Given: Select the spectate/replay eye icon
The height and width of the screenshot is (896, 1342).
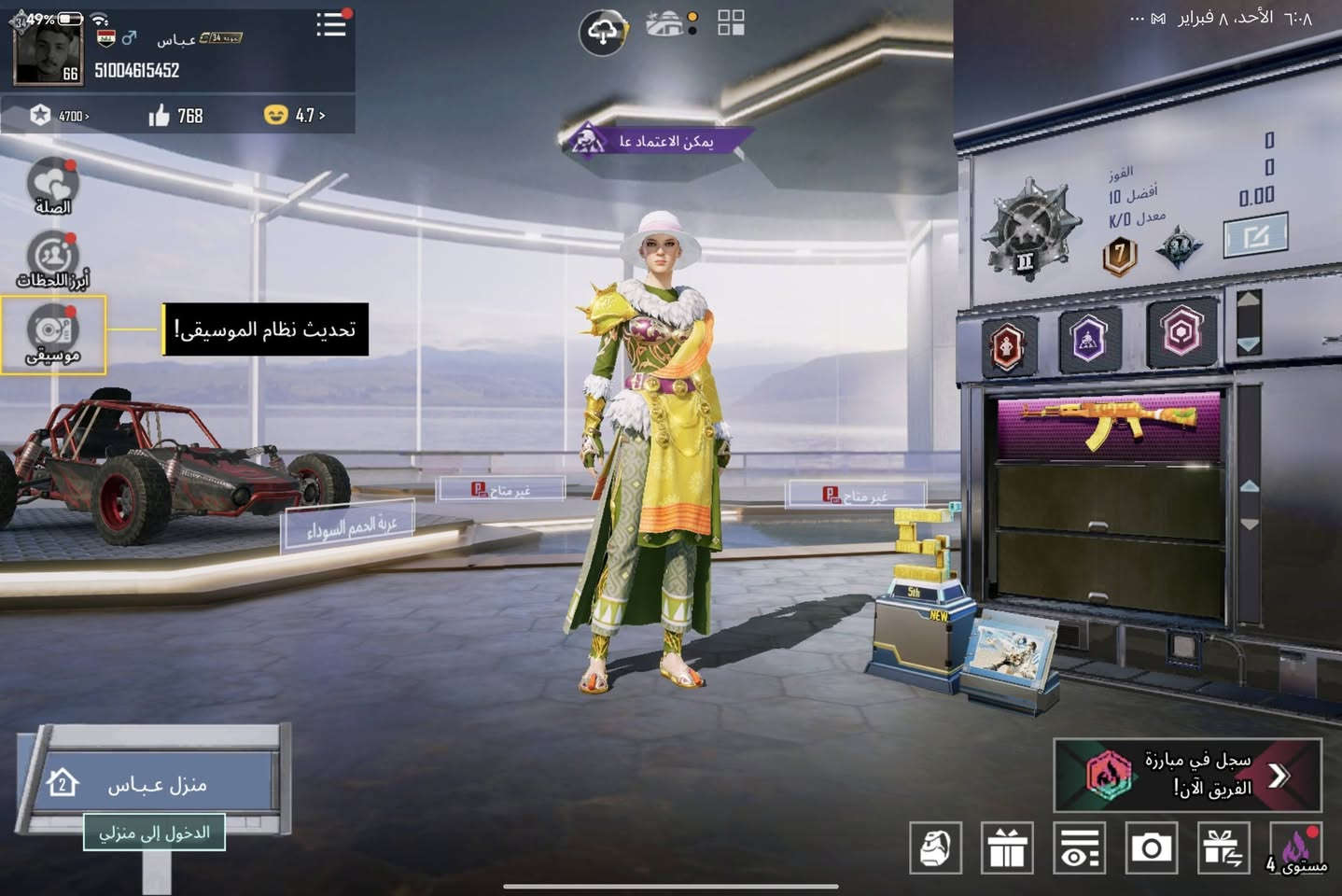Looking at the screenshot, I should 1080,848.
